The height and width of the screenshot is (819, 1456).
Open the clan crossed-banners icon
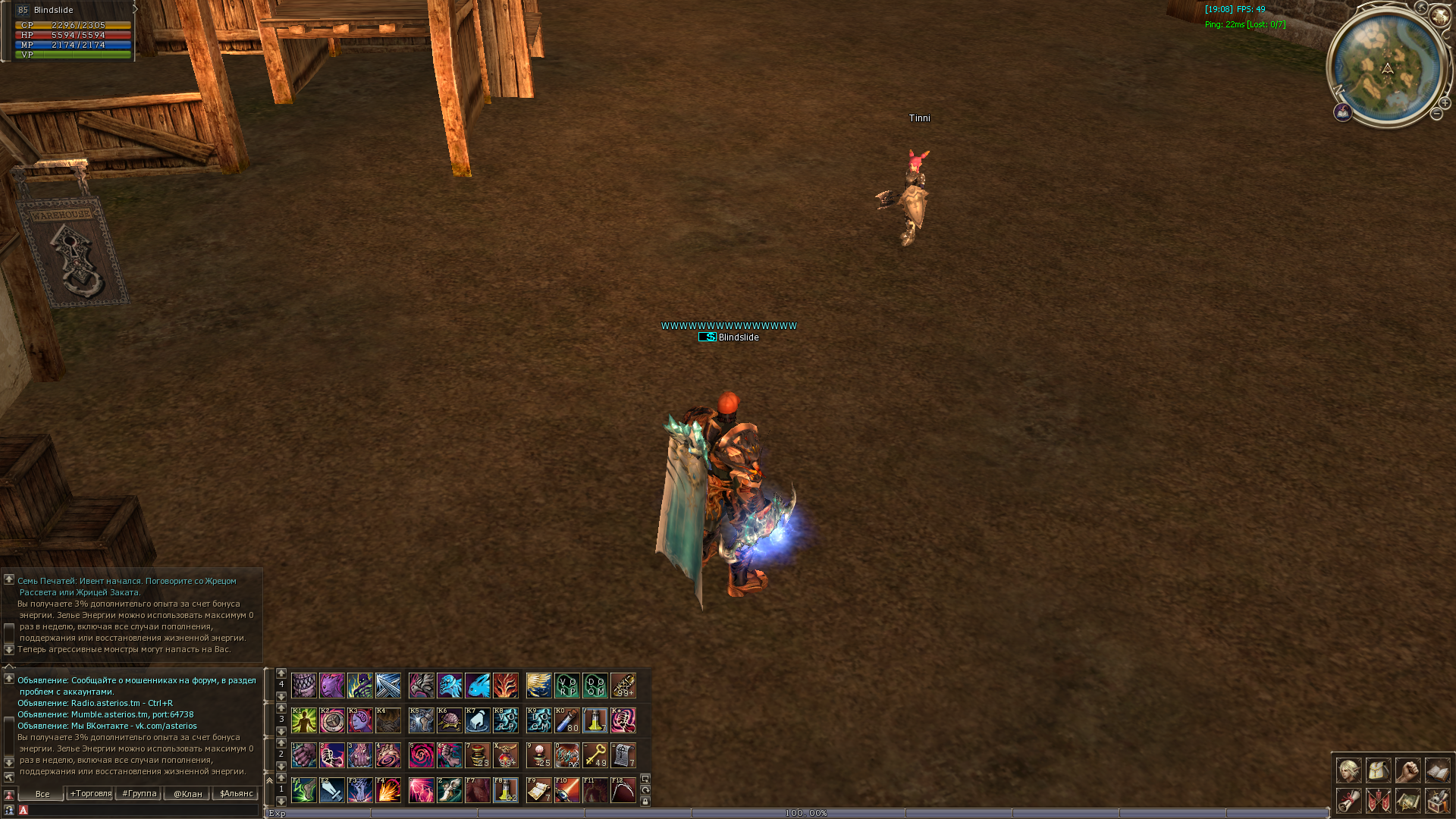click(x=1378, y=800)
